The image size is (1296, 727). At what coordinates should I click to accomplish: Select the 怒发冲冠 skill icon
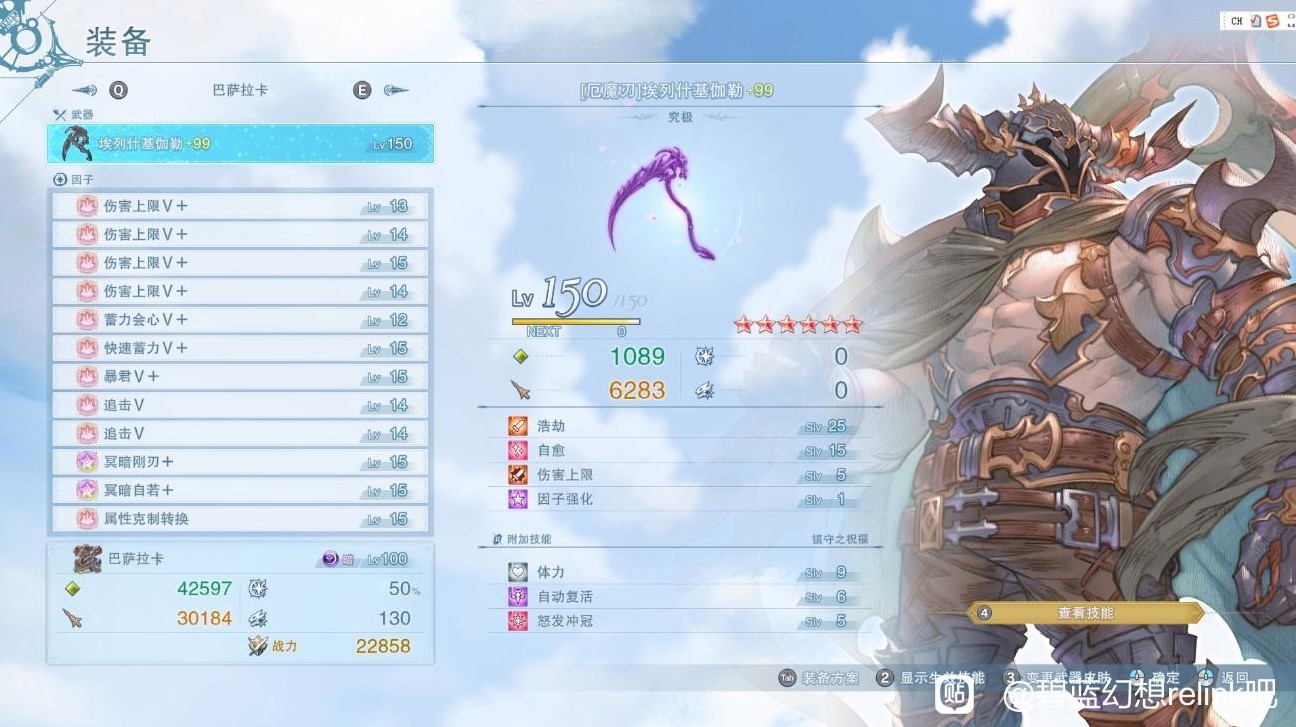(x=519, y=620)
